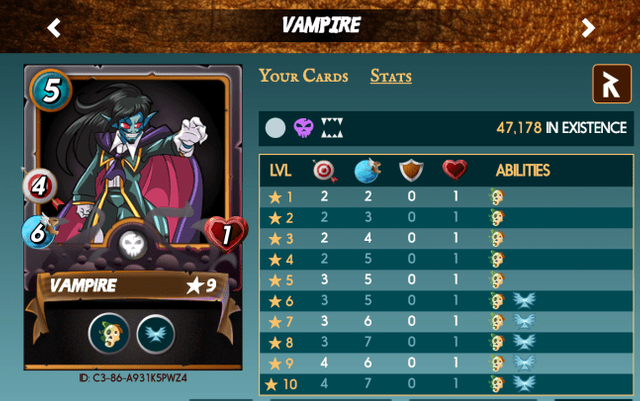Select the level 6 stats row
640x401 pixels.
pyautogui.click(x=446, y=300)
